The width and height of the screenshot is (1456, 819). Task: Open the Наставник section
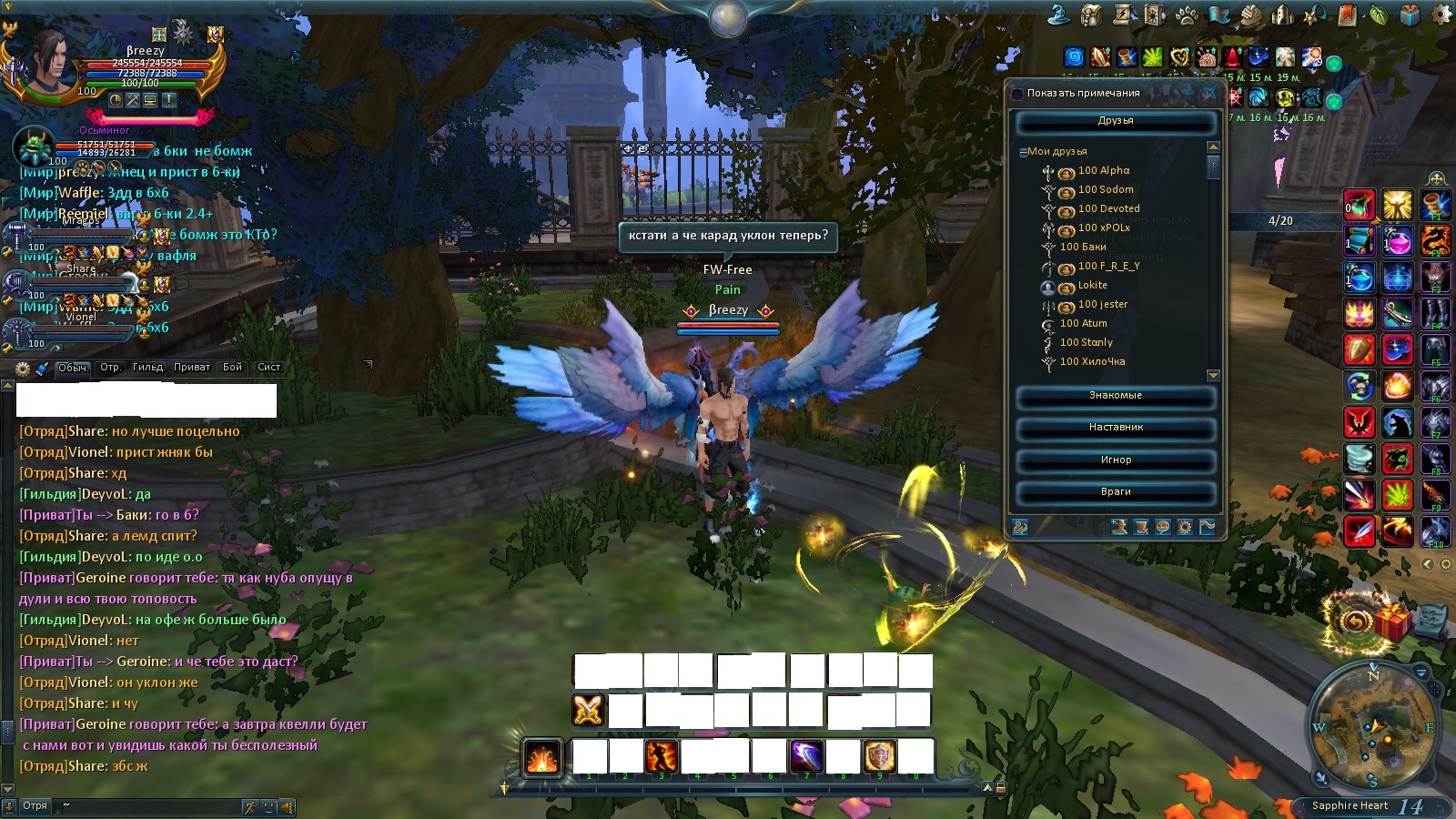pos(1116,428)
